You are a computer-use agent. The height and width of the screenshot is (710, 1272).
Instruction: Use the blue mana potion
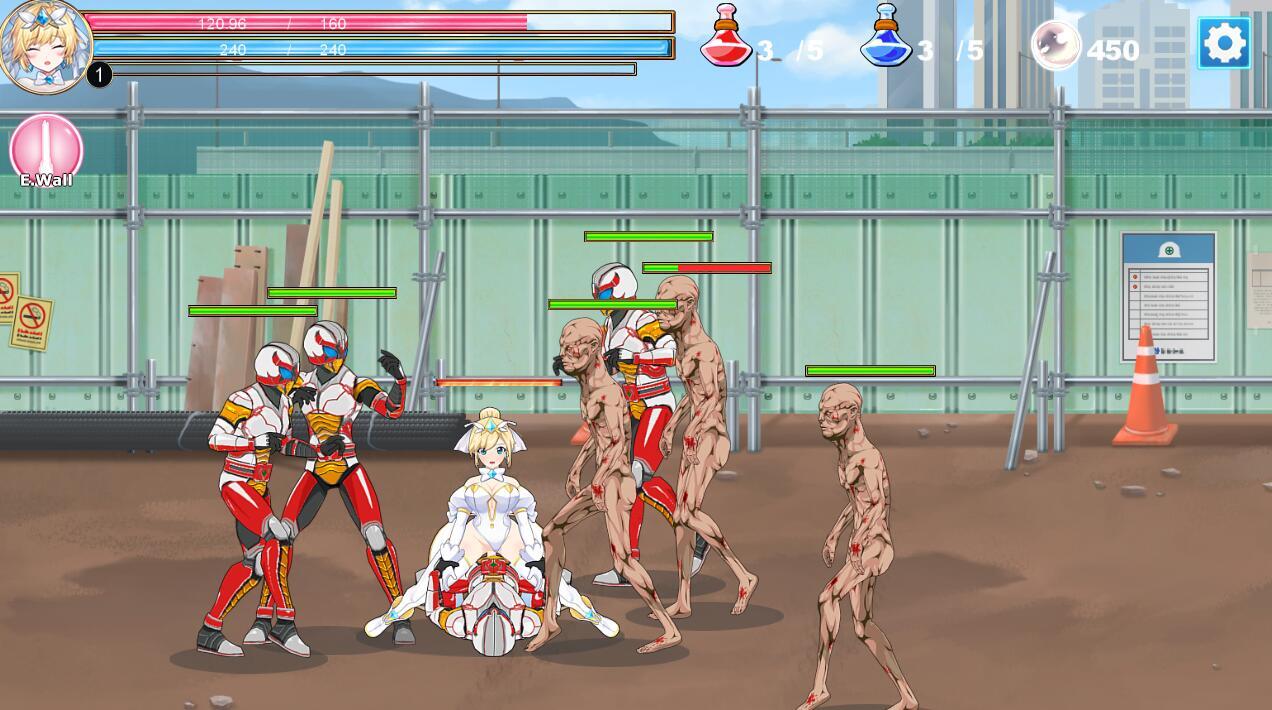pyautogui.click(x=886, y=38)
